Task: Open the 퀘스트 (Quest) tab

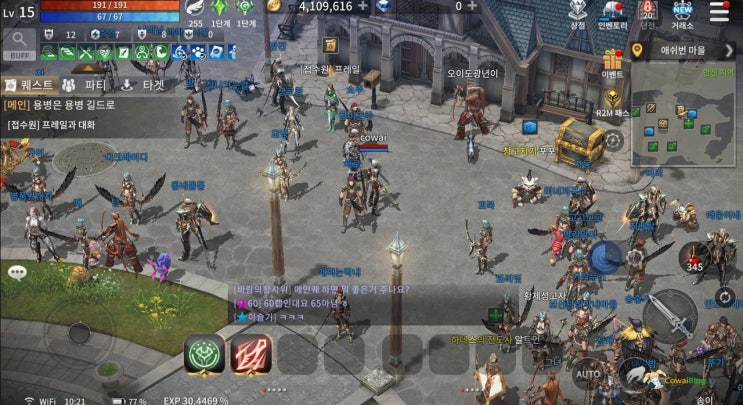Action: [30, 85]
